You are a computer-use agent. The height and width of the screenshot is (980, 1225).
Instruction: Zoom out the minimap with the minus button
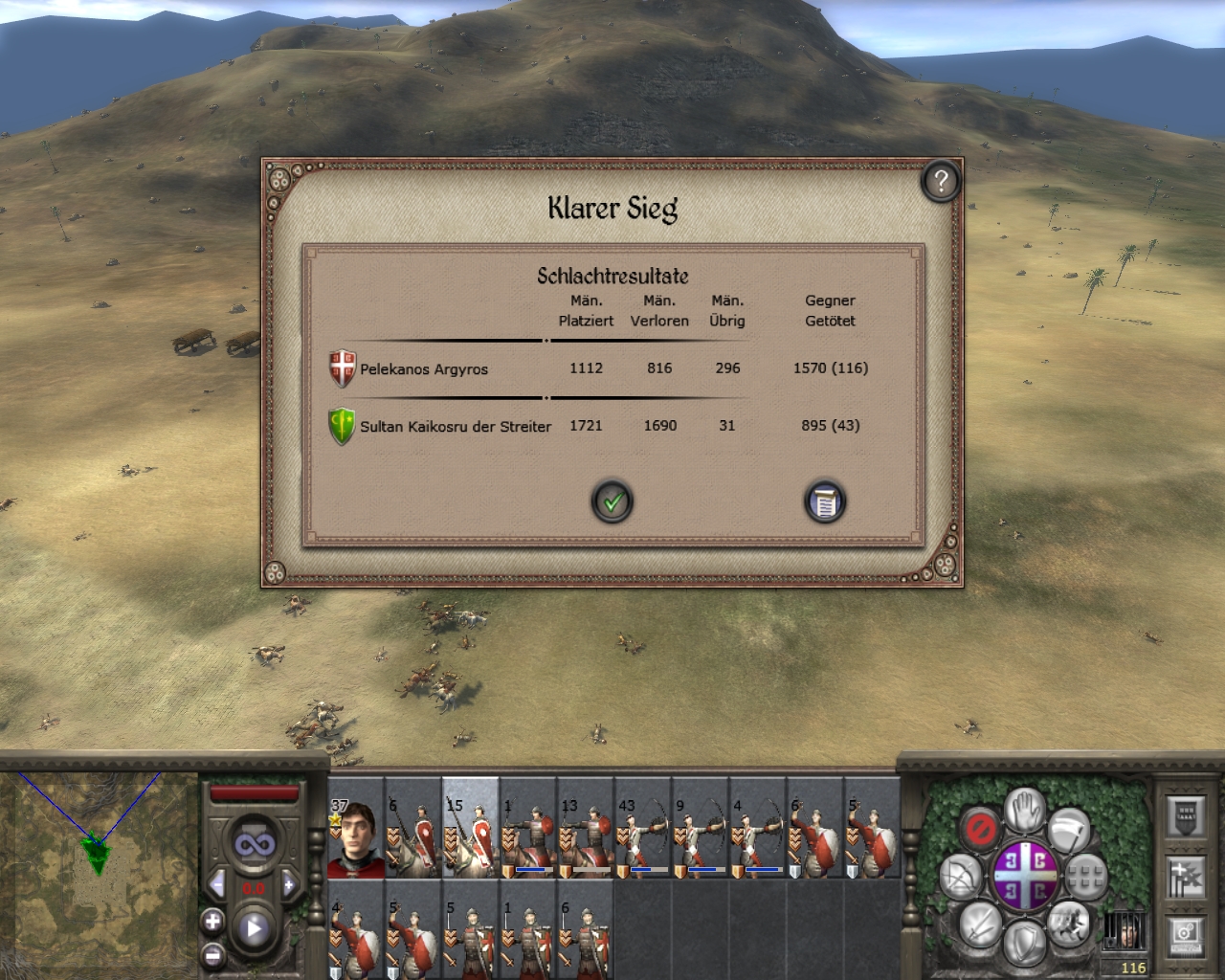click(212, 955)
